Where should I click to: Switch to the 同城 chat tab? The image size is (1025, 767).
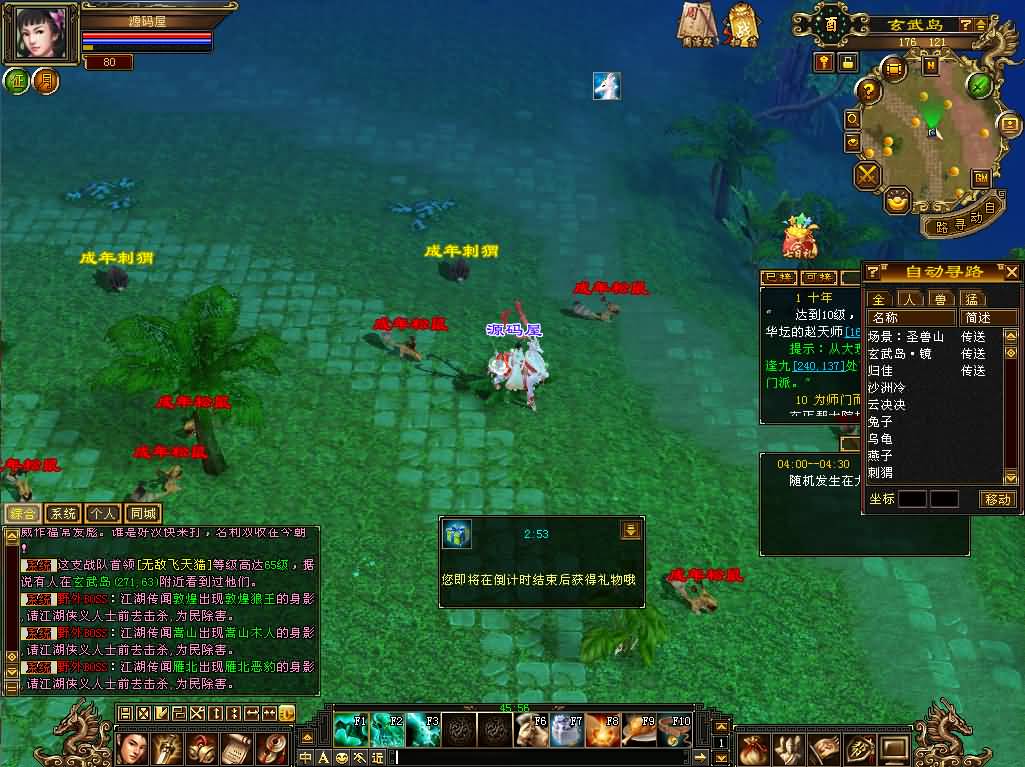(144, 513)
